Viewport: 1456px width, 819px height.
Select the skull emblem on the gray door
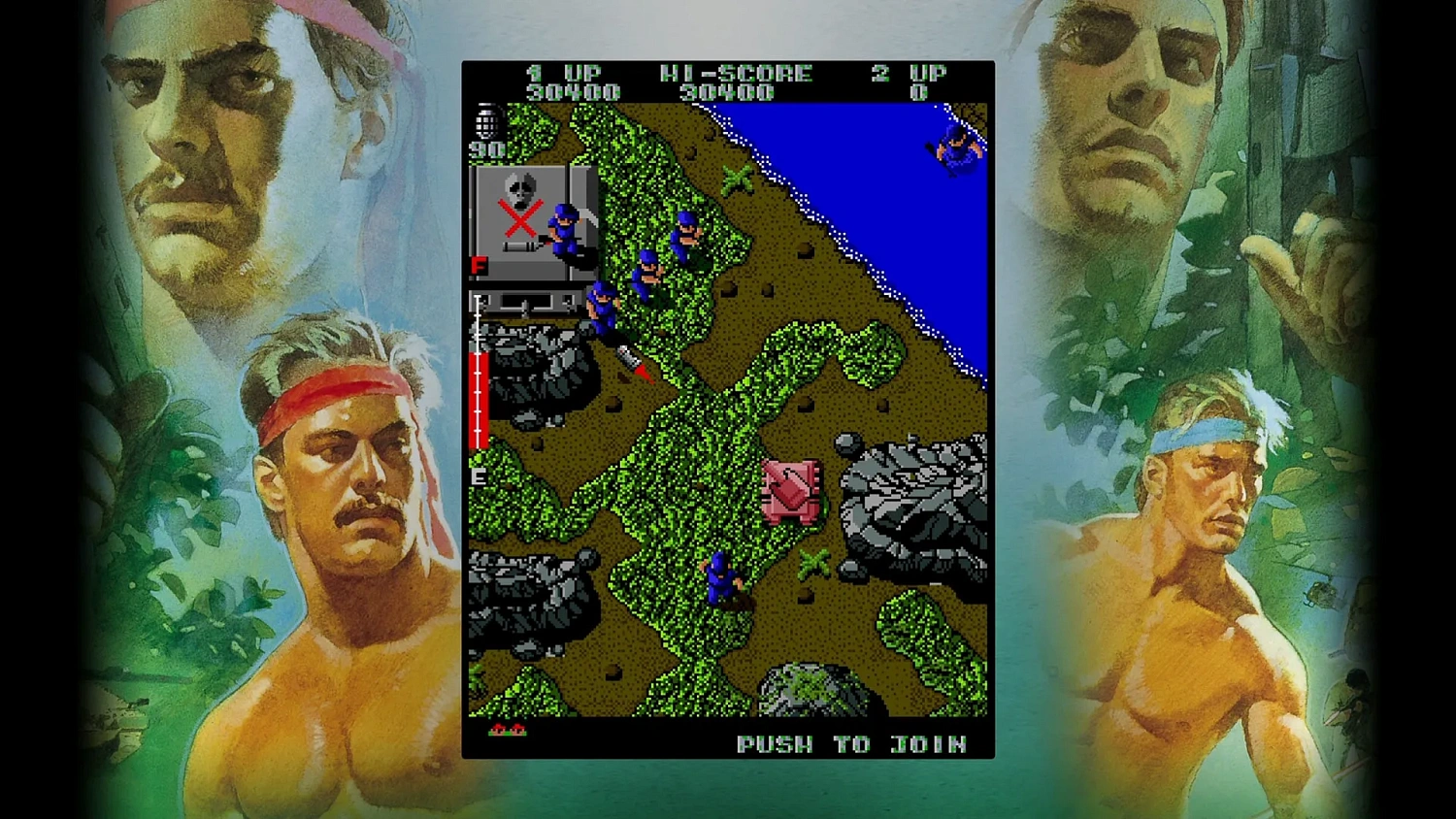click(x=521, y=190)
